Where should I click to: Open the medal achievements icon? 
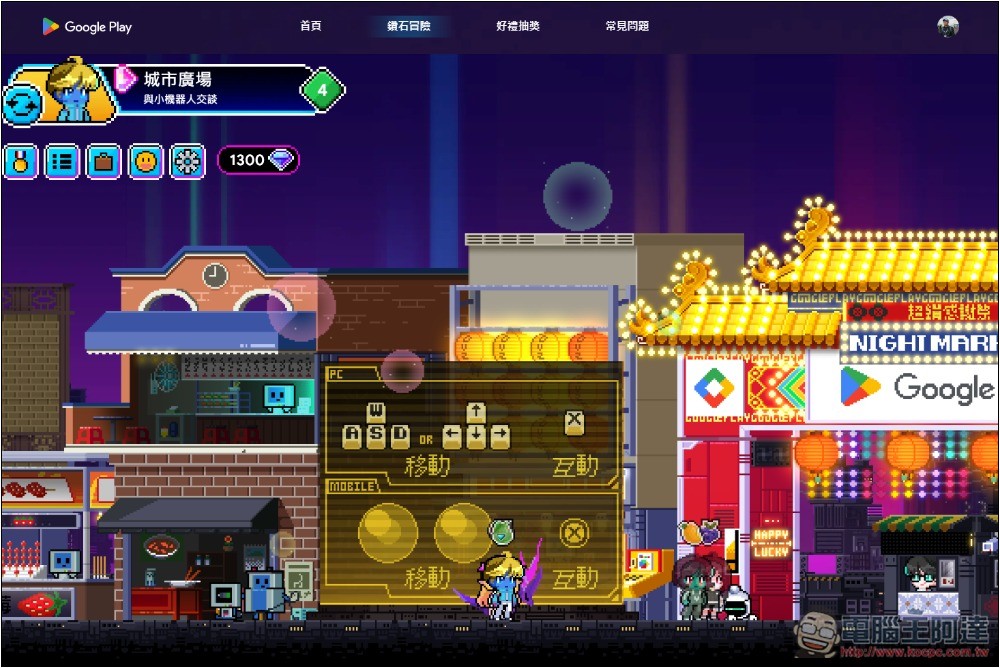tap(19, 160)
